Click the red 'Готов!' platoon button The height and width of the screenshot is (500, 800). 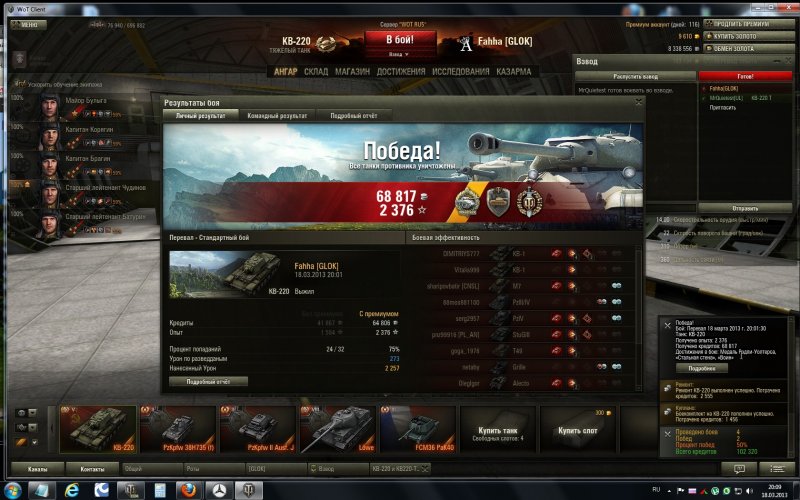(x=745, y=75)
